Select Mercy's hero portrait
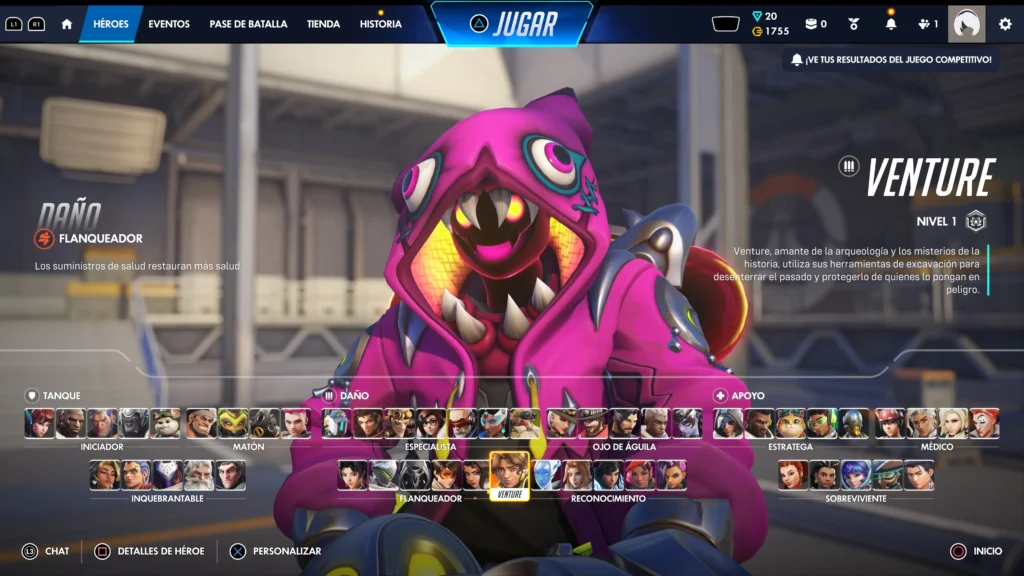The width and height of the screenshot is (1024, 576). pyautogui.click(x=952, y=423)
